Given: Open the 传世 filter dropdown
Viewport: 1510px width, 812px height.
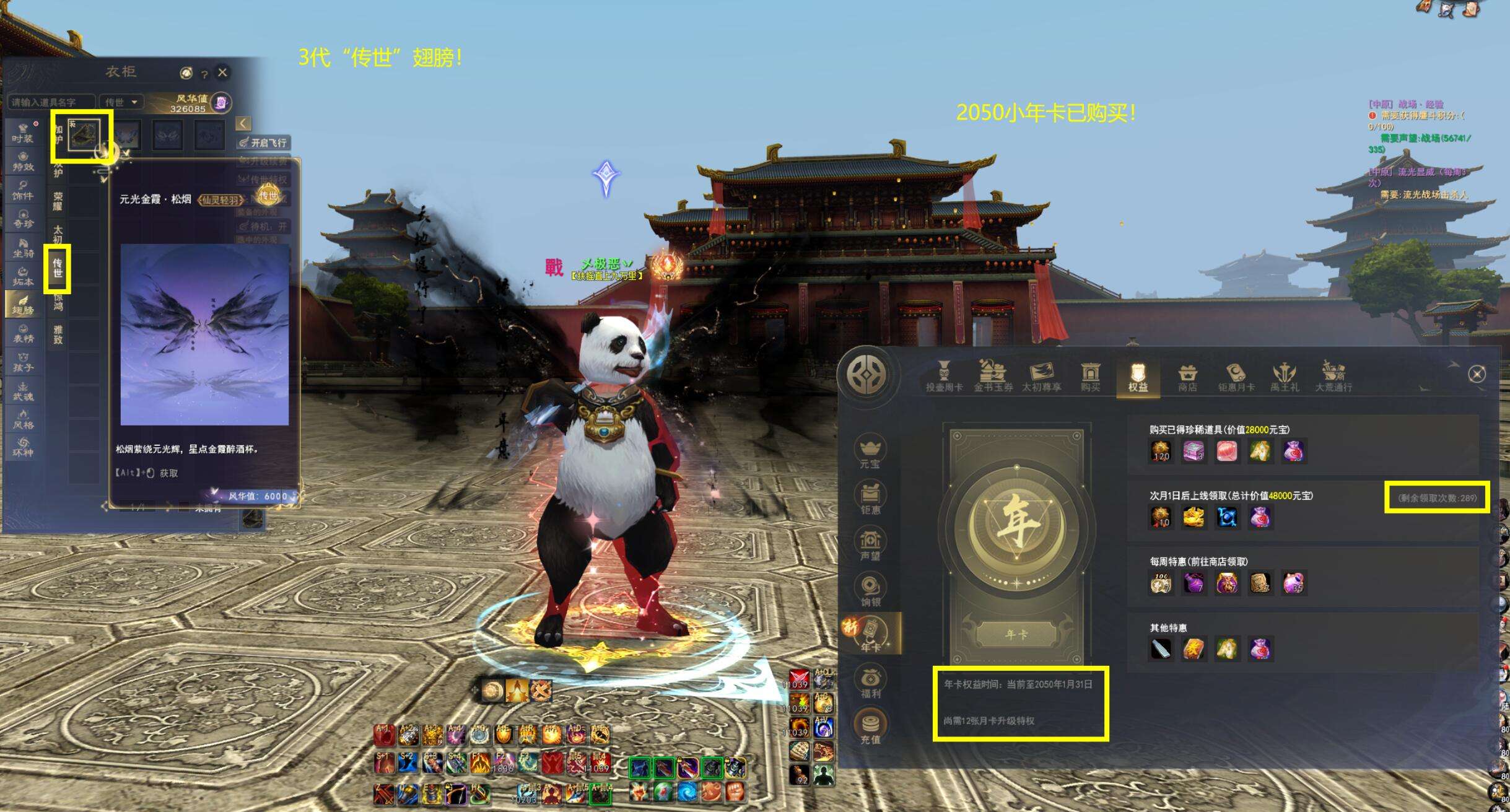Looking at the screenshot, I should (x=121, y=102).
